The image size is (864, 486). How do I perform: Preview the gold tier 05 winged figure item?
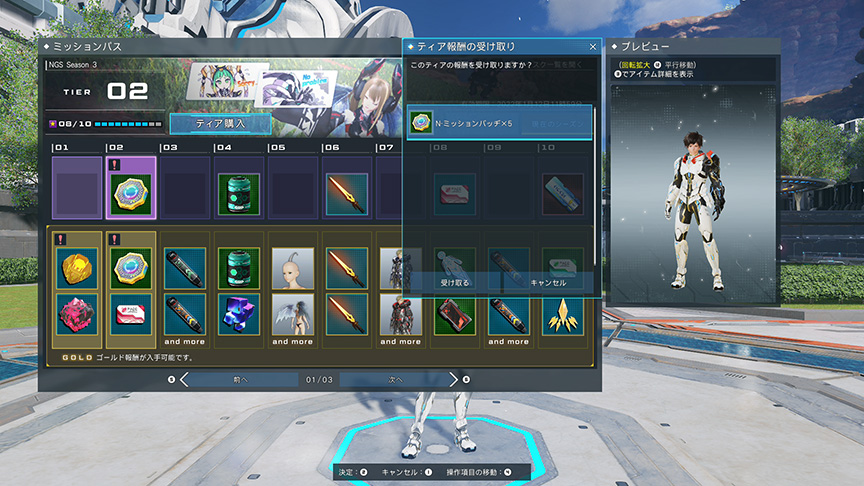point(293,313)
